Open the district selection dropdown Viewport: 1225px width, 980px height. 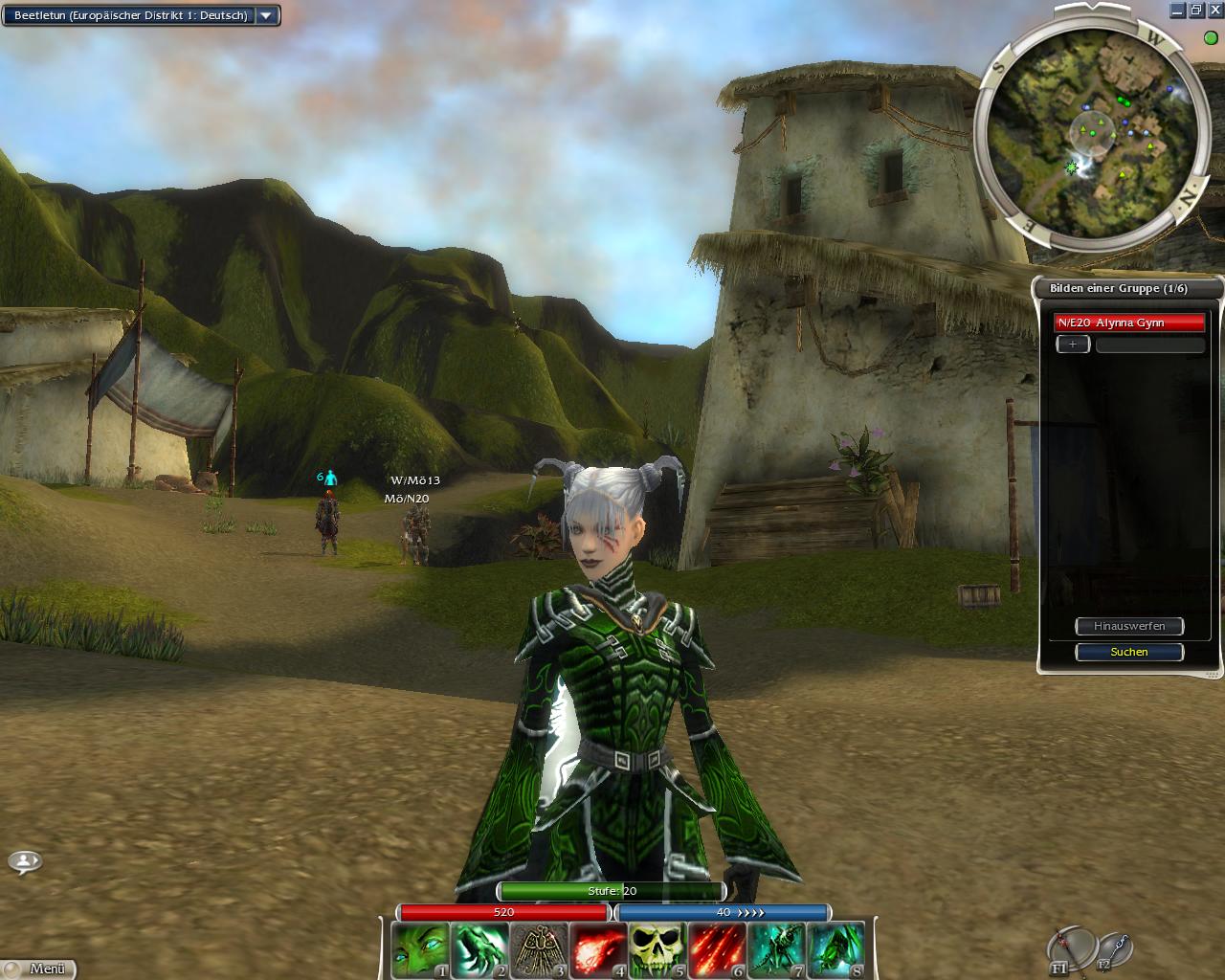pos(266,15)
